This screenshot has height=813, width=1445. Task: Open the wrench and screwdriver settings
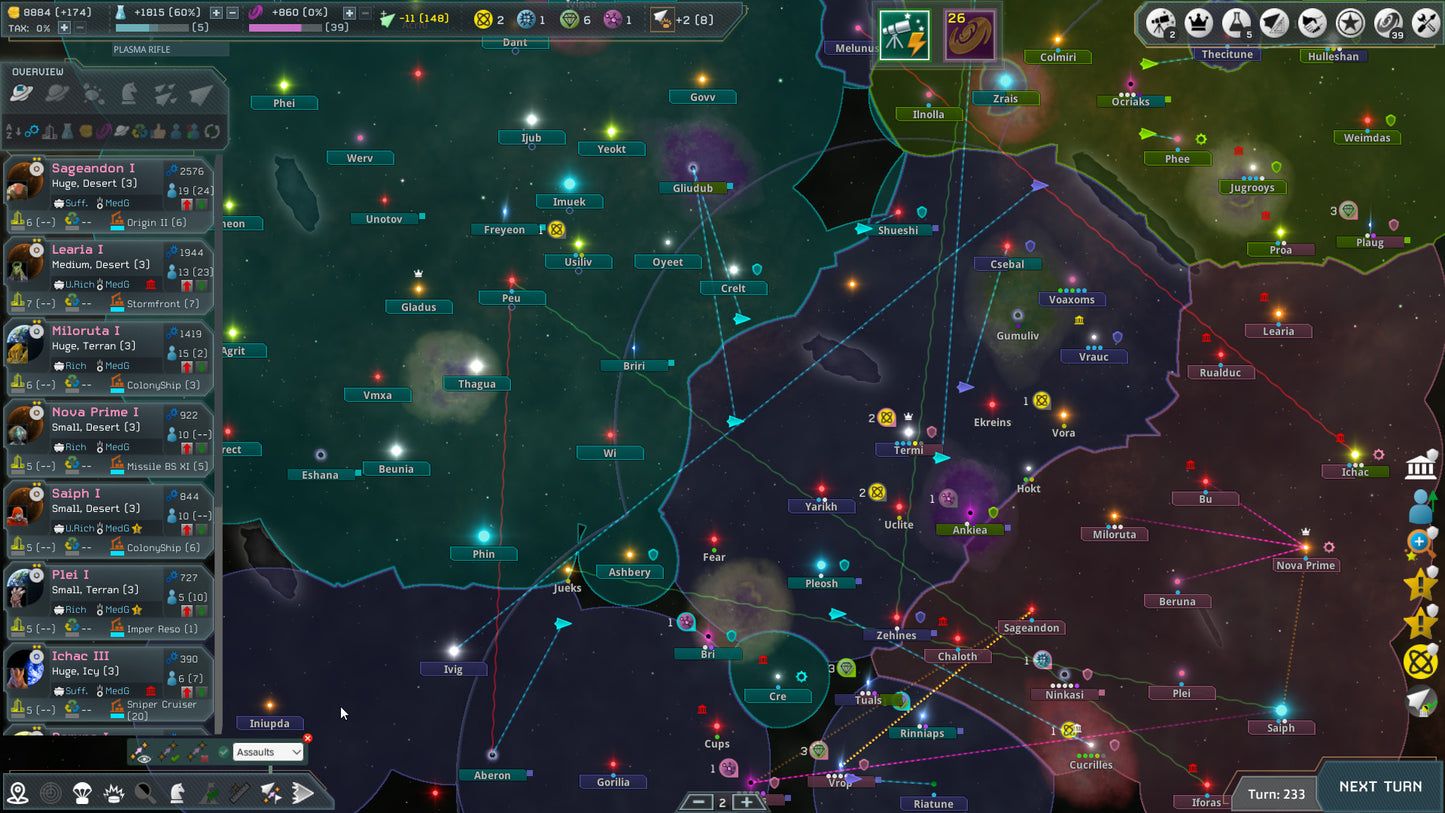(1426, 22)
